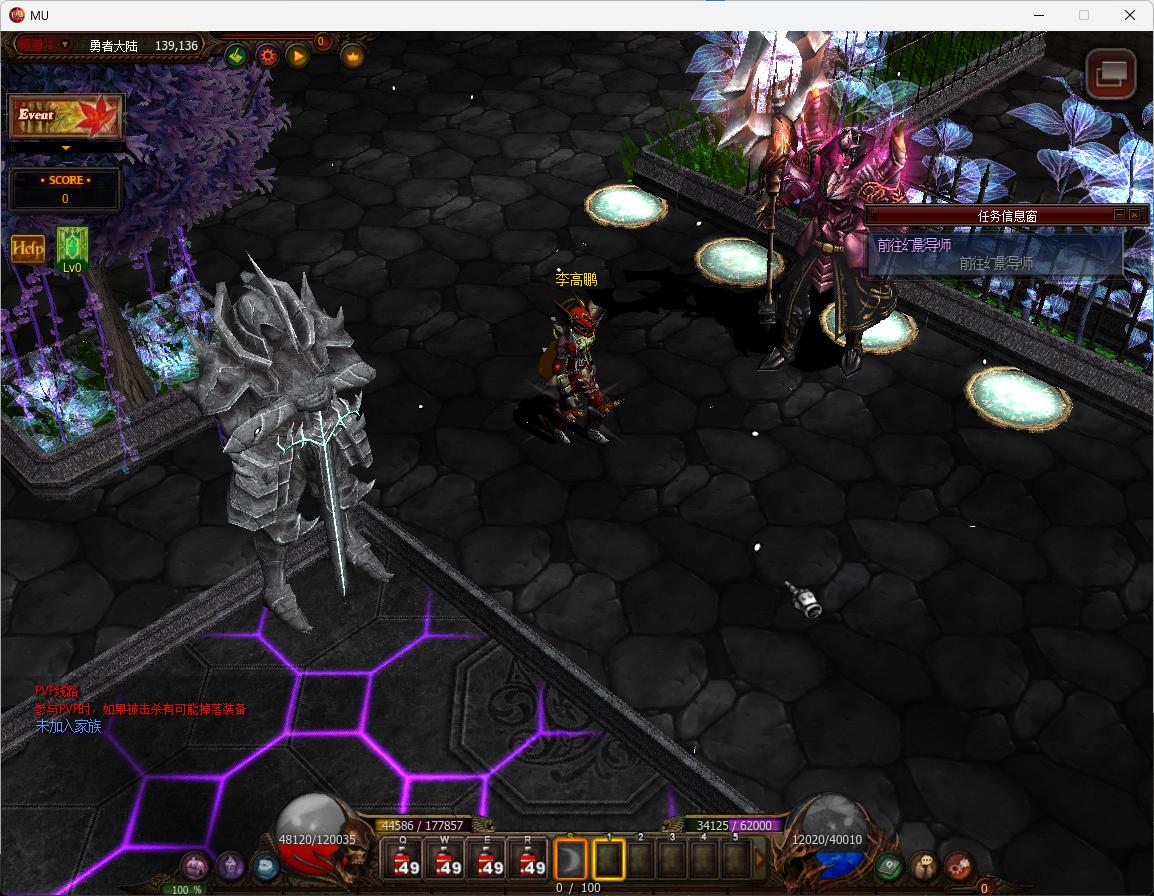Image resolution: width=1154 pixels, height=896 pixels.
Task: Minimize the quest info window
Action: click(1119, 215)
